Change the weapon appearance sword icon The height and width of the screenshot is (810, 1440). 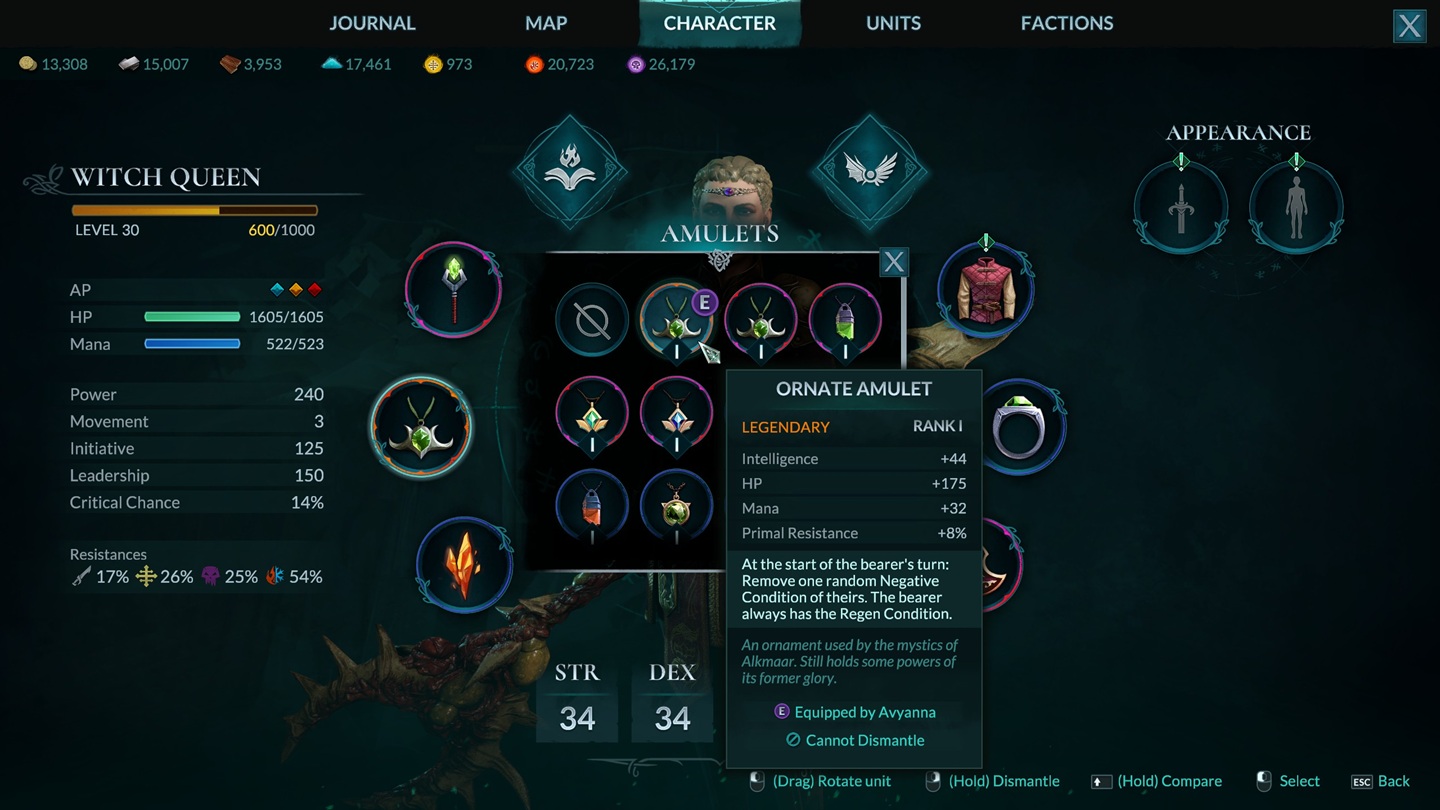click(1181, 209)
